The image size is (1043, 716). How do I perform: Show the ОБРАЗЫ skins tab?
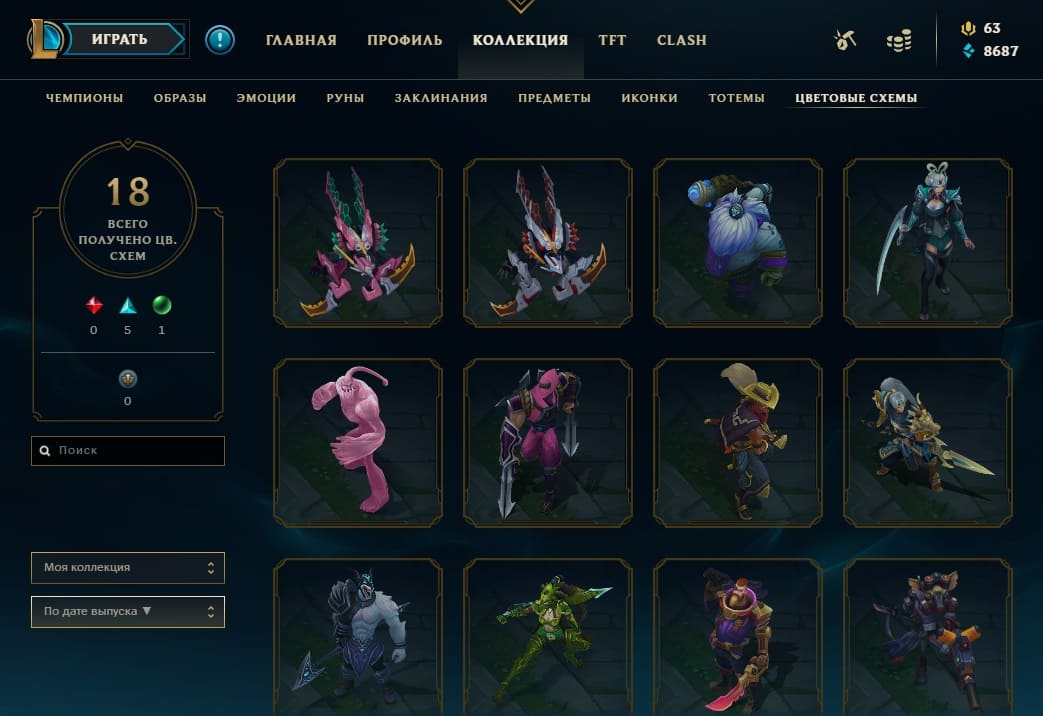(180, 98)
